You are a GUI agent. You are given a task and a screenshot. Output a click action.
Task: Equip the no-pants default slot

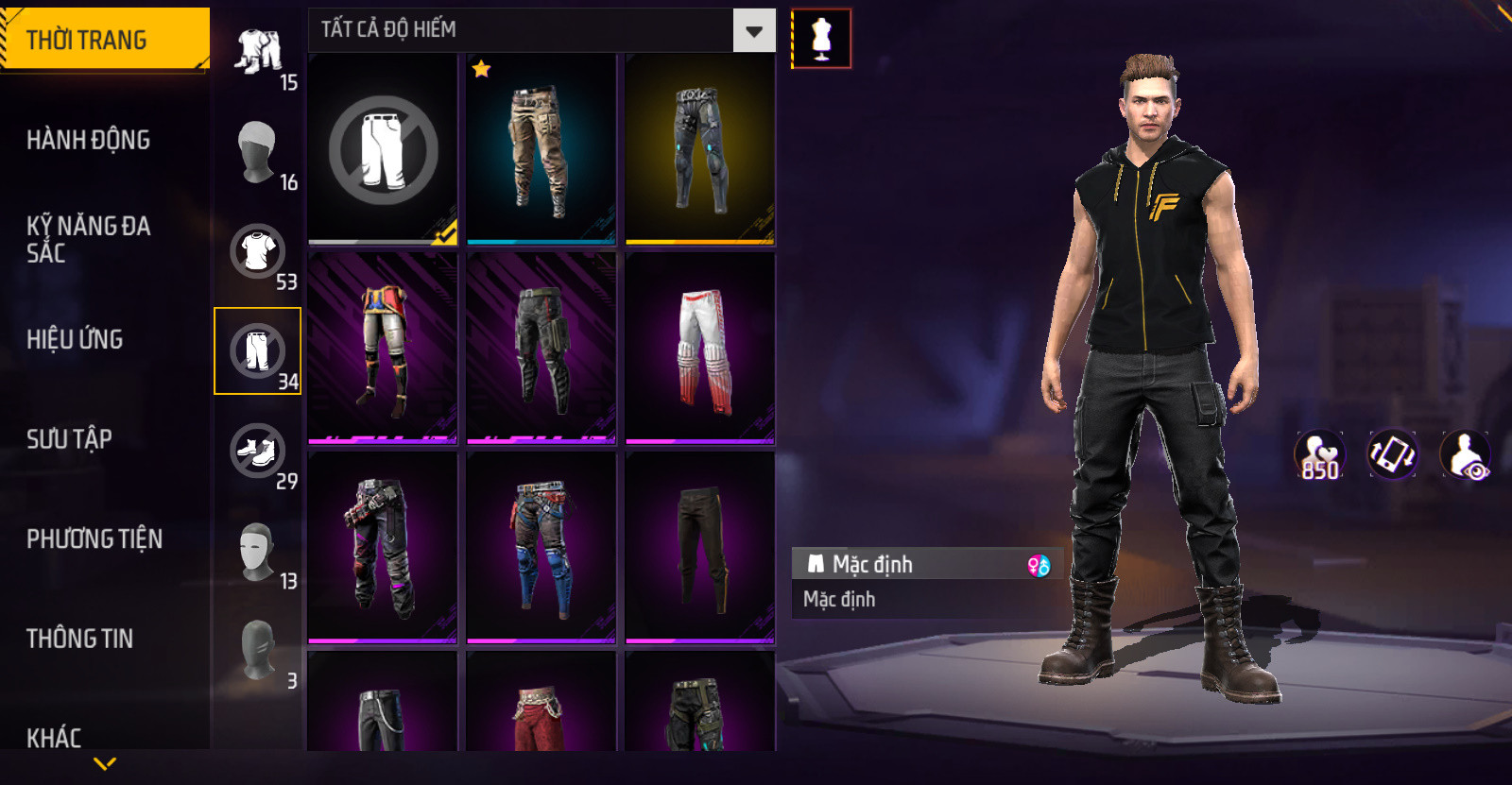383,149
